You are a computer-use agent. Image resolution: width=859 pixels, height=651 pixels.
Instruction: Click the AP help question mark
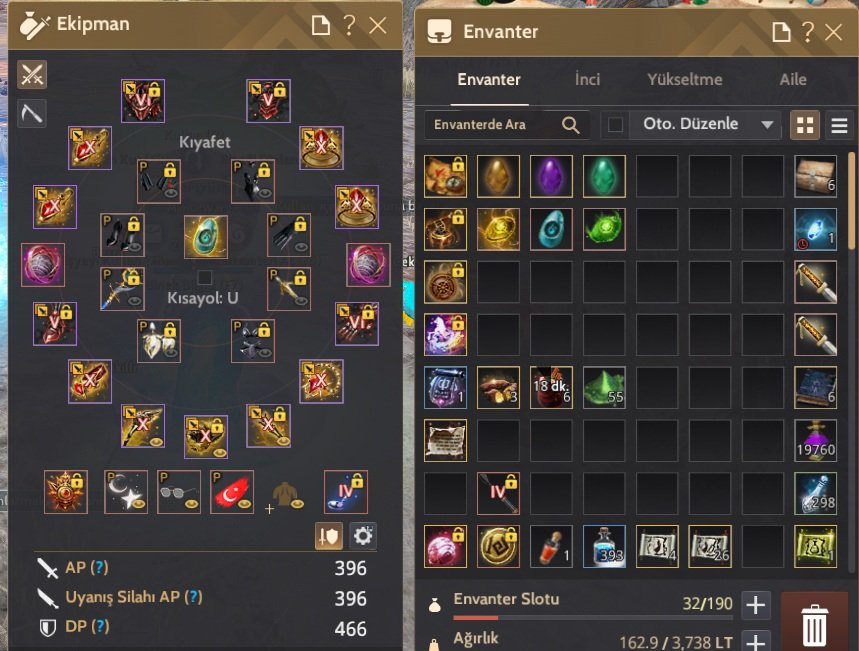[99, 568]
